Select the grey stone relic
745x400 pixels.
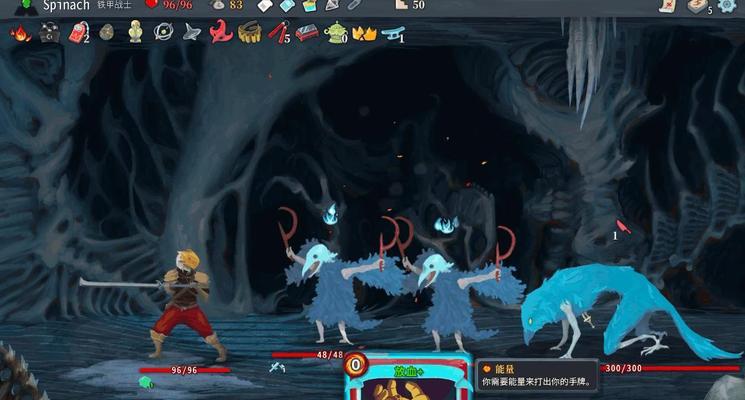click(x=107, y=33)
